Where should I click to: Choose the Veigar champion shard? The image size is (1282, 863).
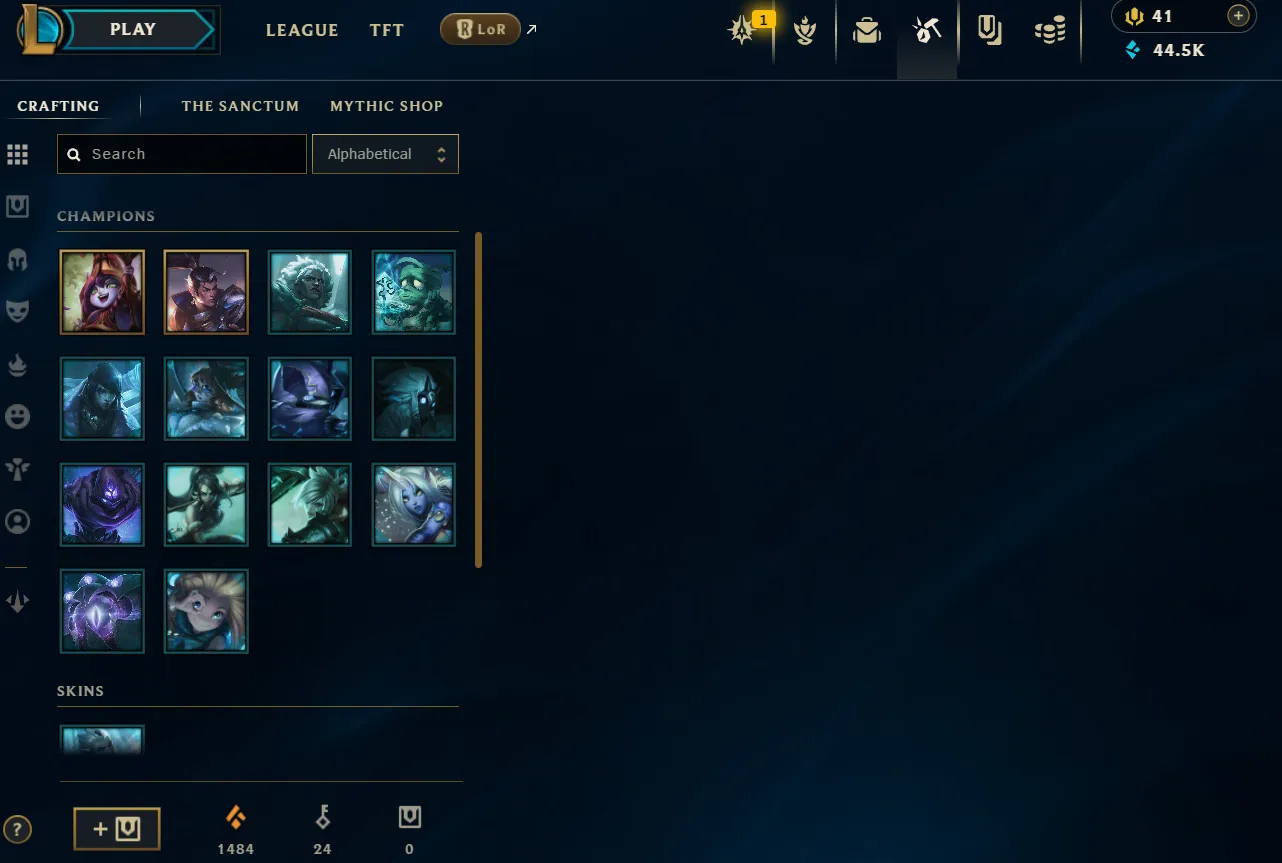310,398
